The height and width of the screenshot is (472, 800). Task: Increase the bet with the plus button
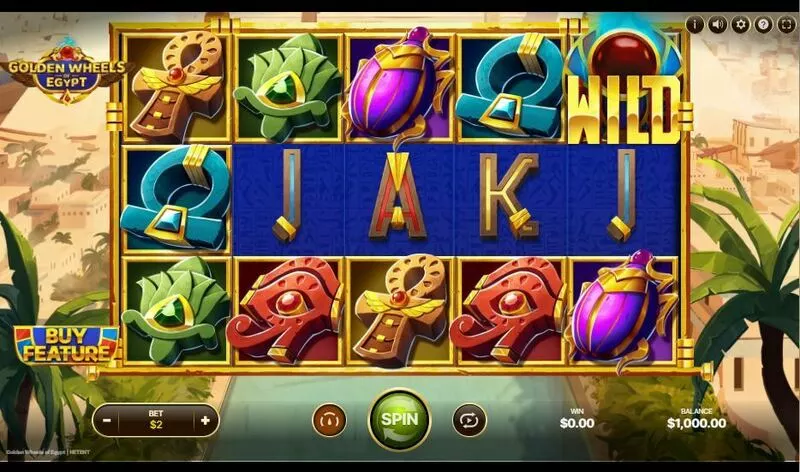click(x=205, y=420)
